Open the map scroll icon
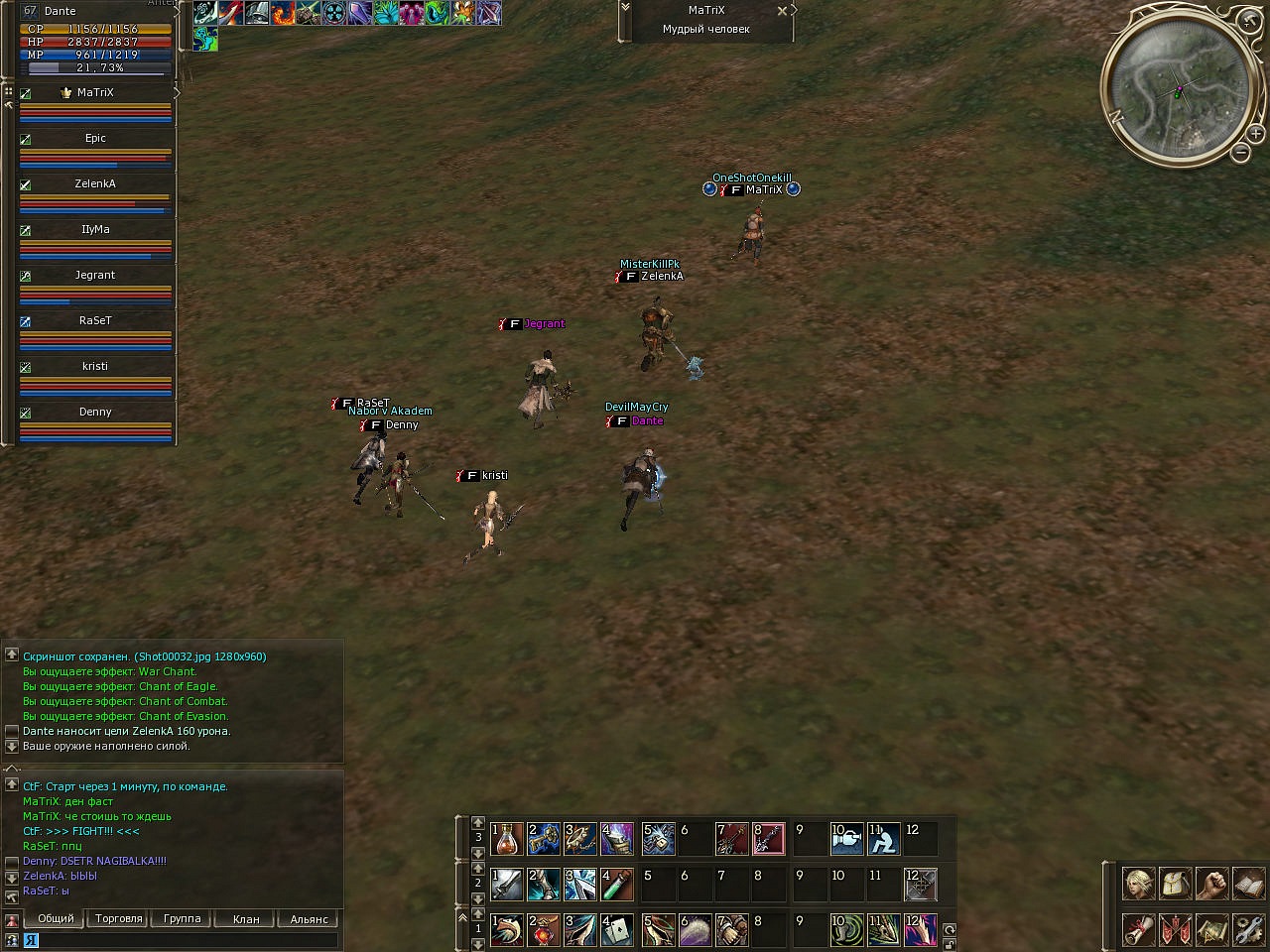 [1211, 930]
